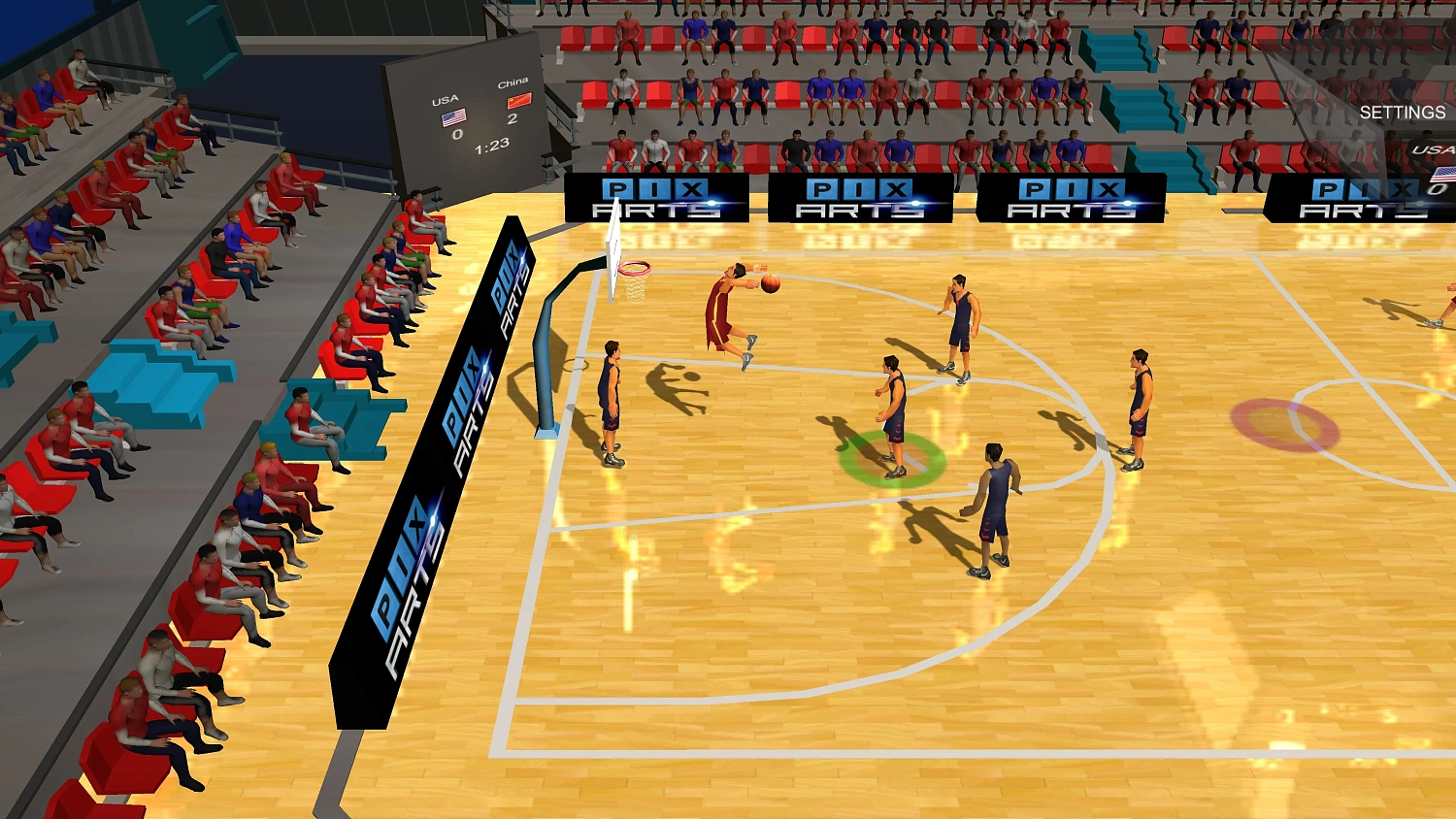Click the white backboard above the rim
1456x819 pixels.
(615, 247)
